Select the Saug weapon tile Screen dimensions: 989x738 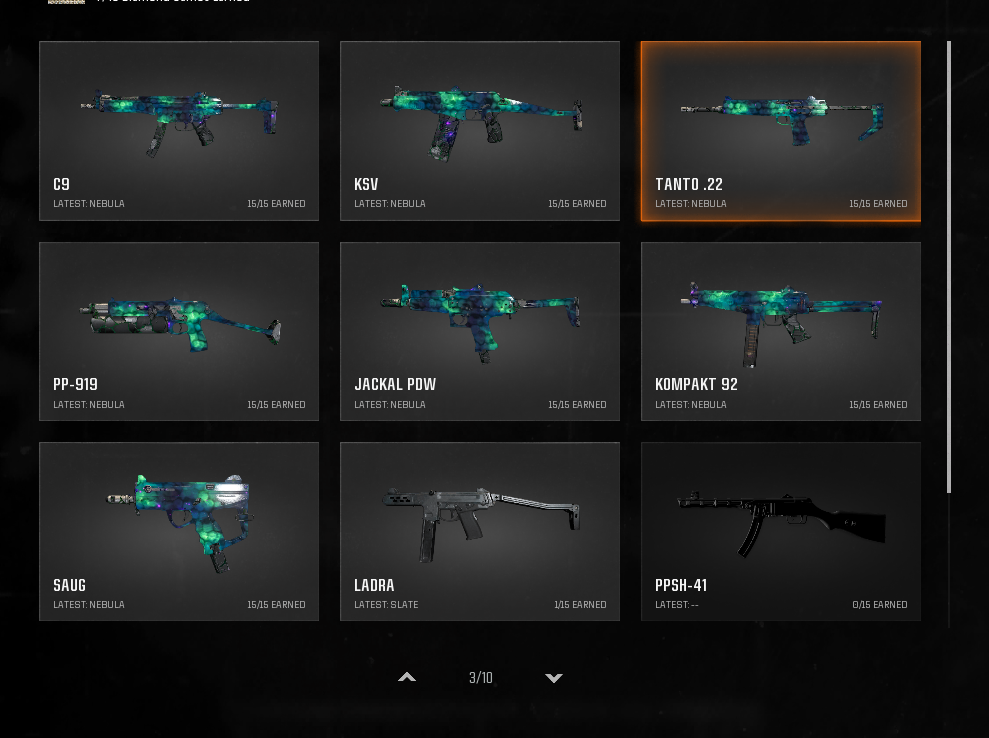(x=179, y=531)
